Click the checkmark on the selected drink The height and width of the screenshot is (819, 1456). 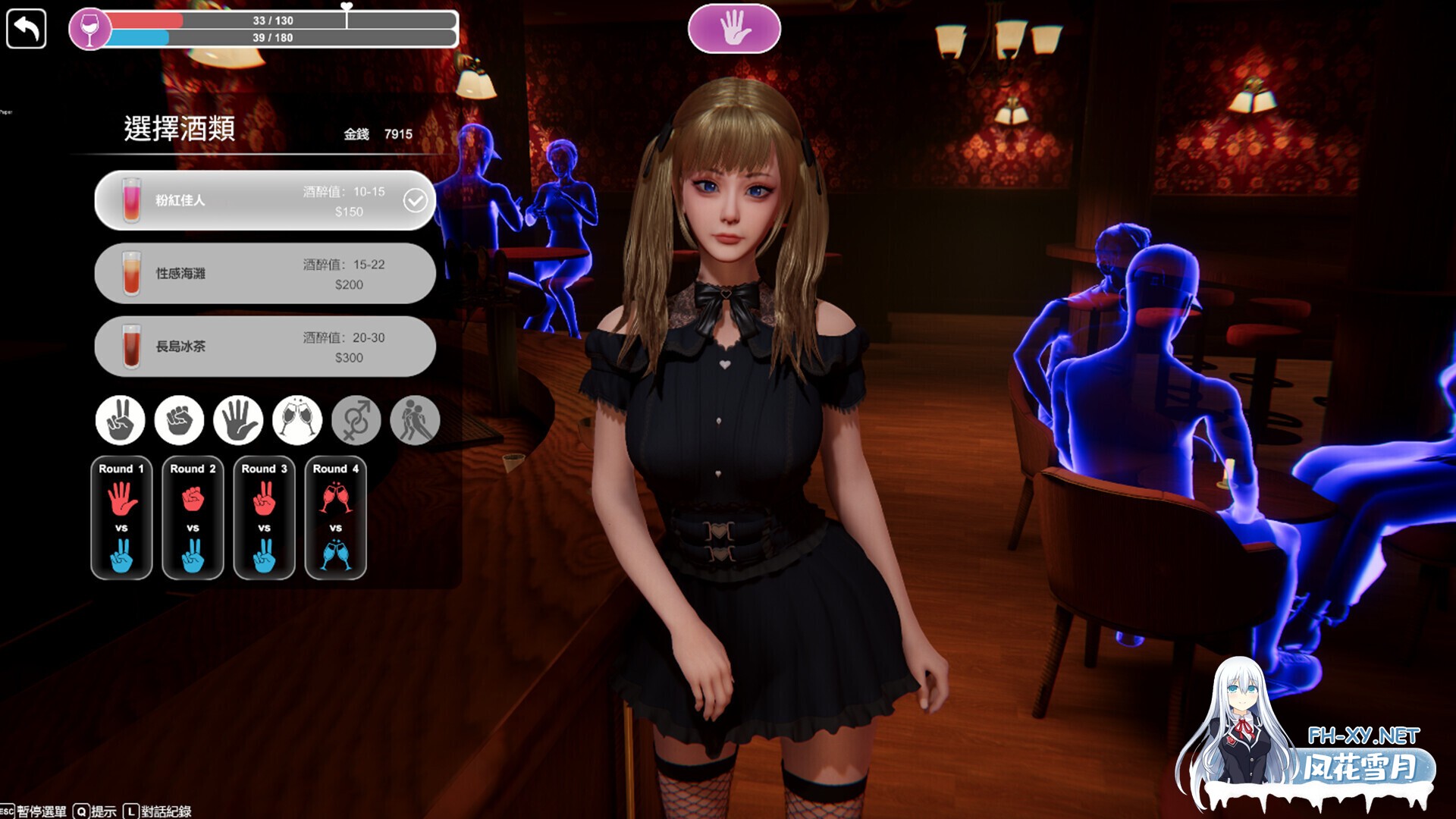click(415, 200)
